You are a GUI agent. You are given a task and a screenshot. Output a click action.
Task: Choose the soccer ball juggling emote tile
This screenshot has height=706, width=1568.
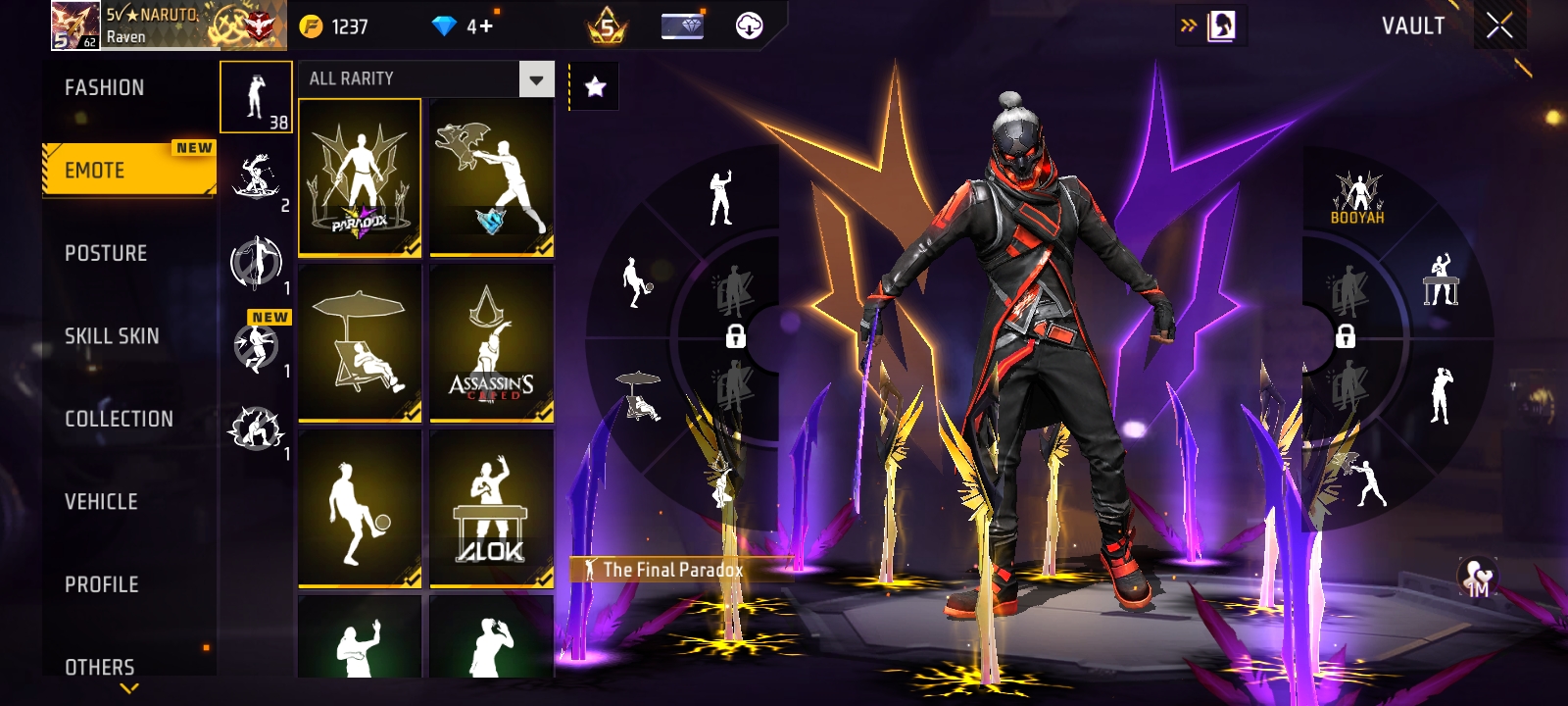[x=360, y=508]
